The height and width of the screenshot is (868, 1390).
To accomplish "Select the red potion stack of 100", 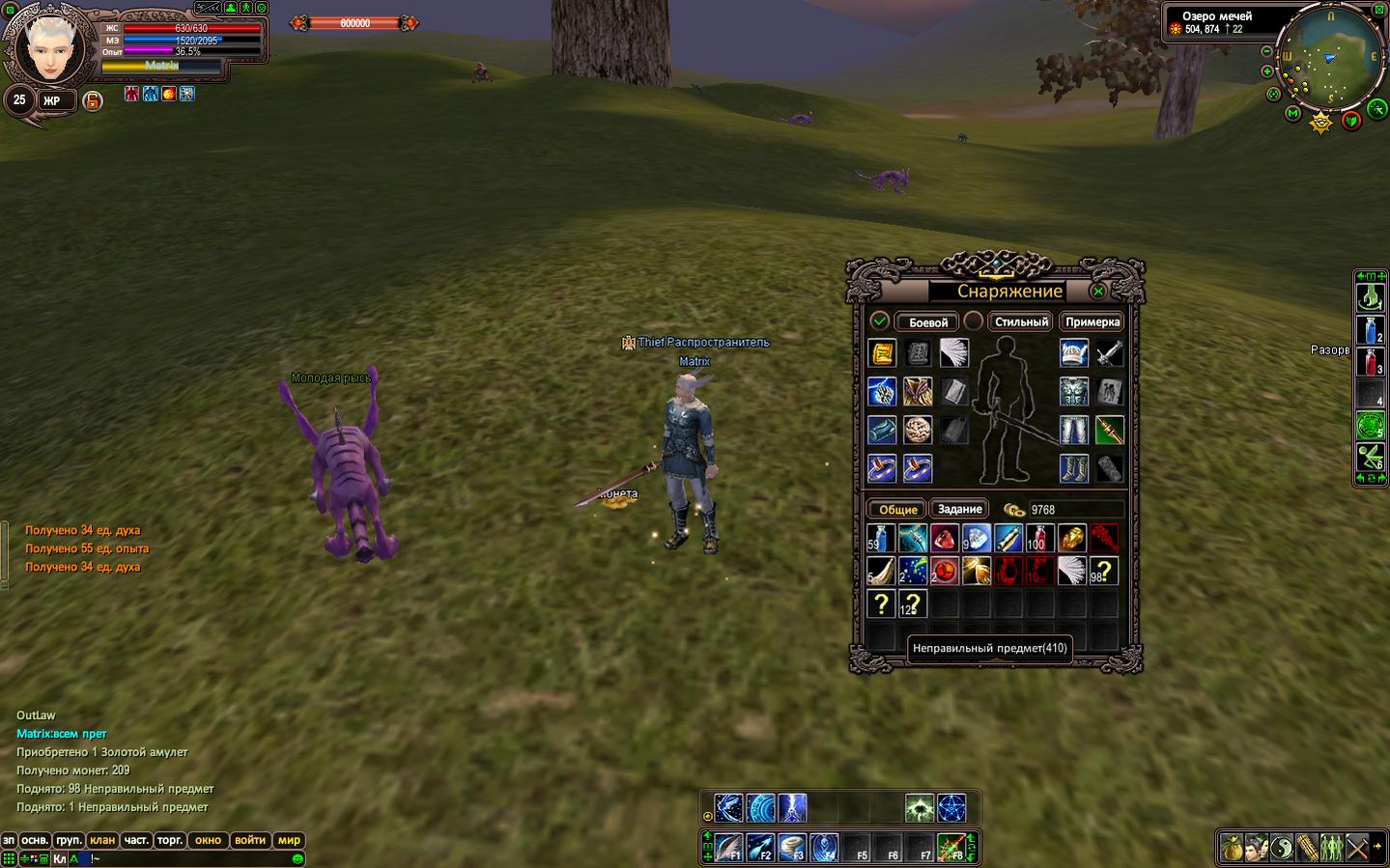I will point(1039,538).
